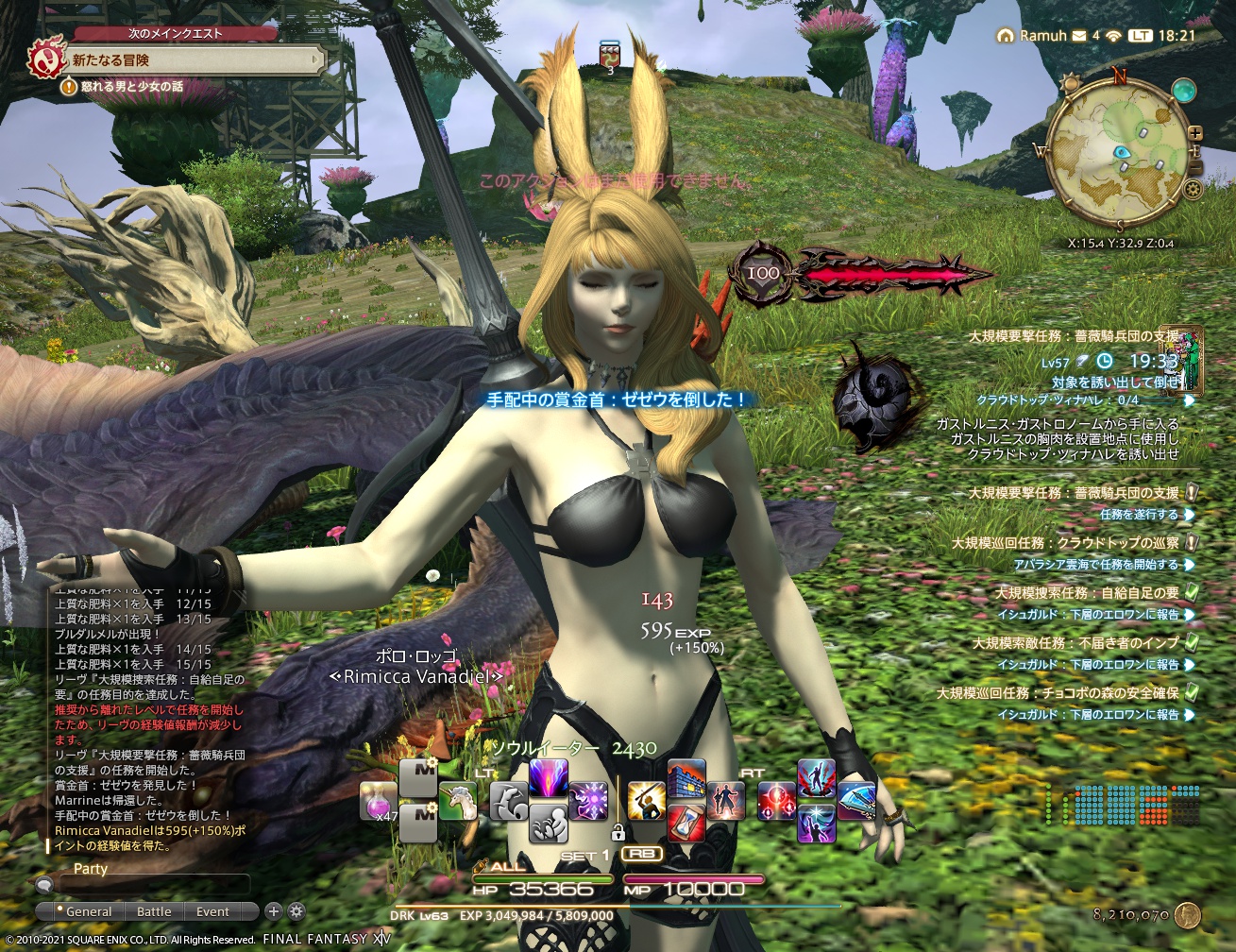
Task: Open the mail envelope icon showing 4
Action: (1079, 36)
